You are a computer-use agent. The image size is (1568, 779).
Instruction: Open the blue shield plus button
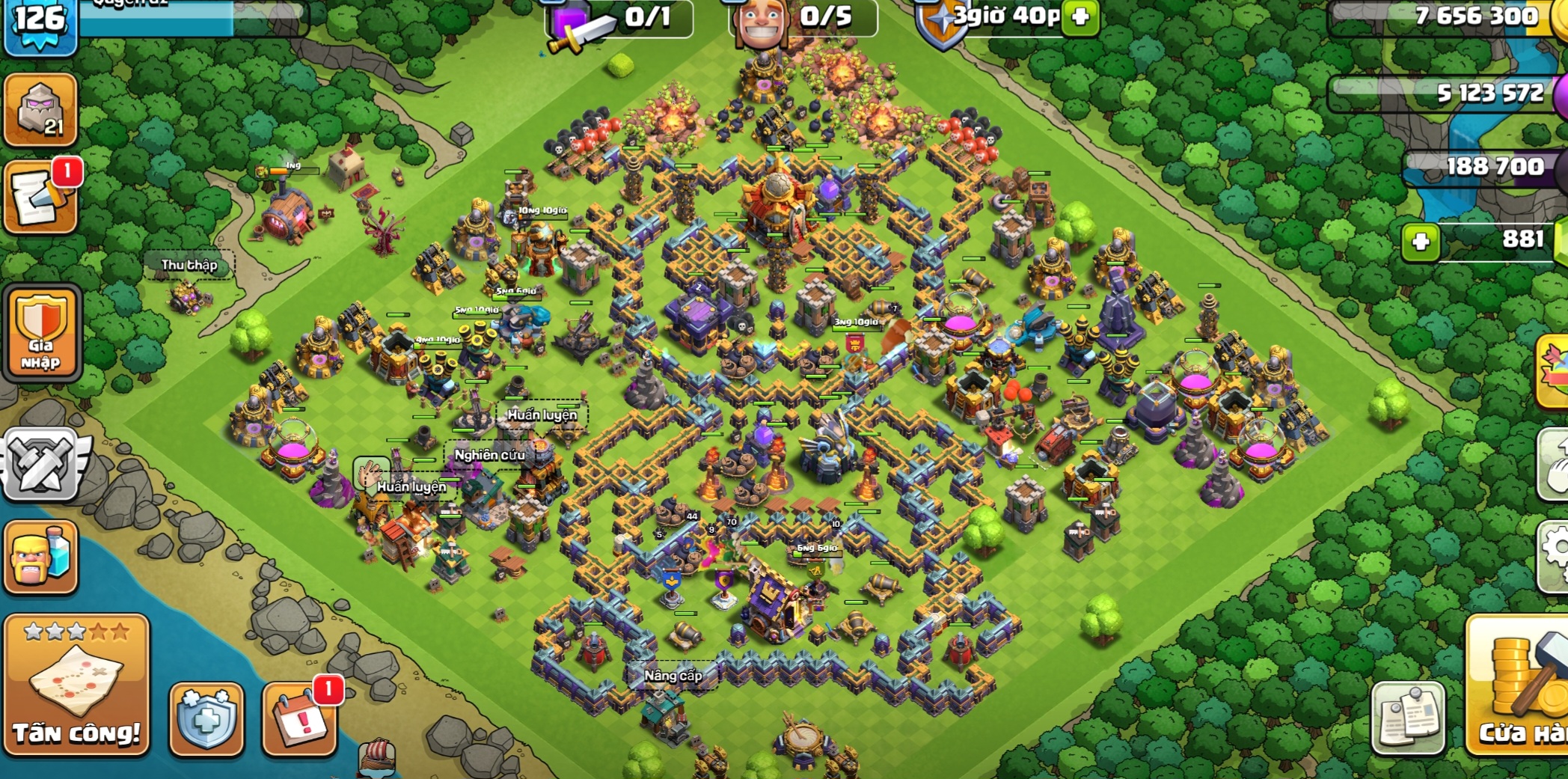206,719
